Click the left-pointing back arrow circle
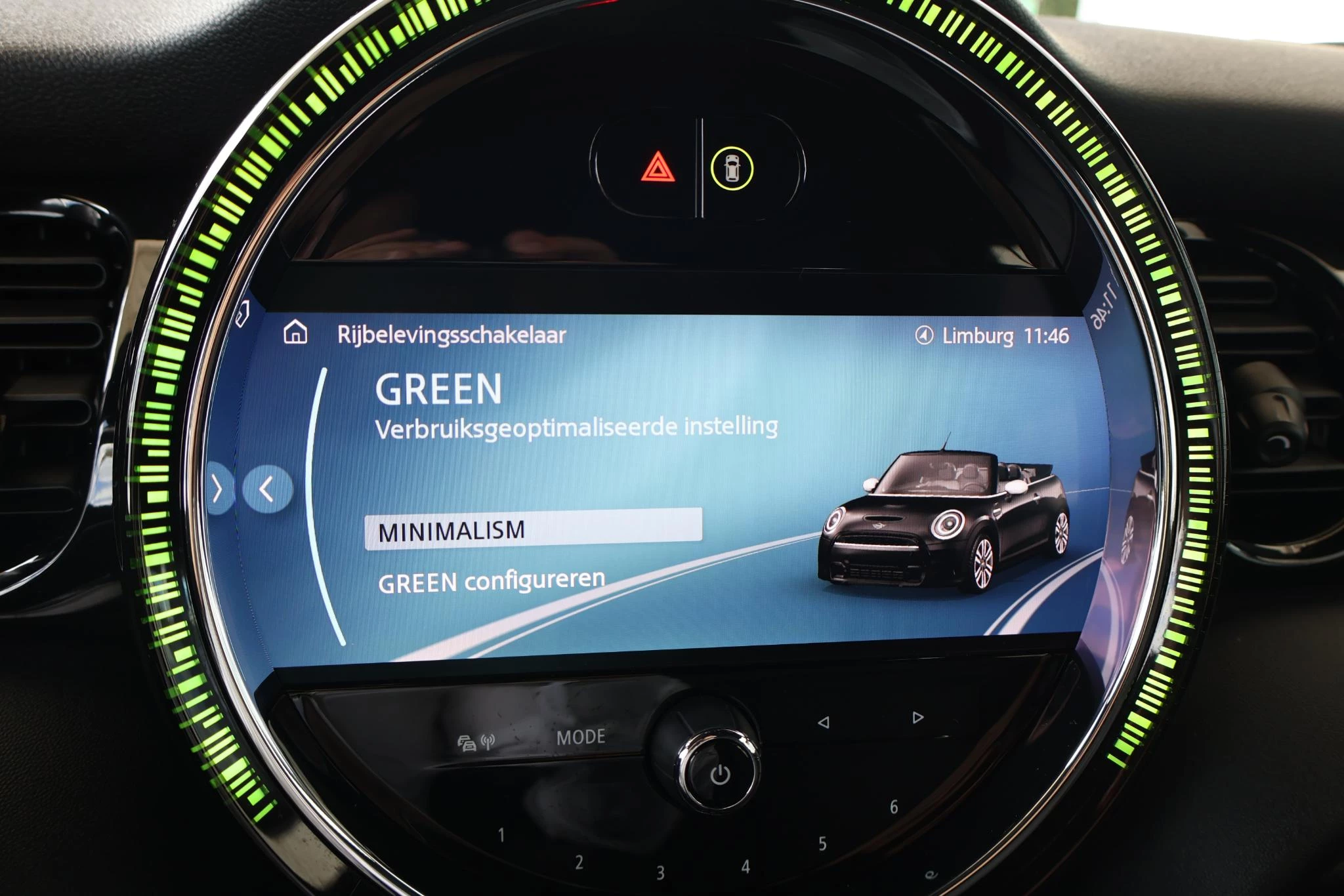 pyautogui.click(x=266, y=489)
